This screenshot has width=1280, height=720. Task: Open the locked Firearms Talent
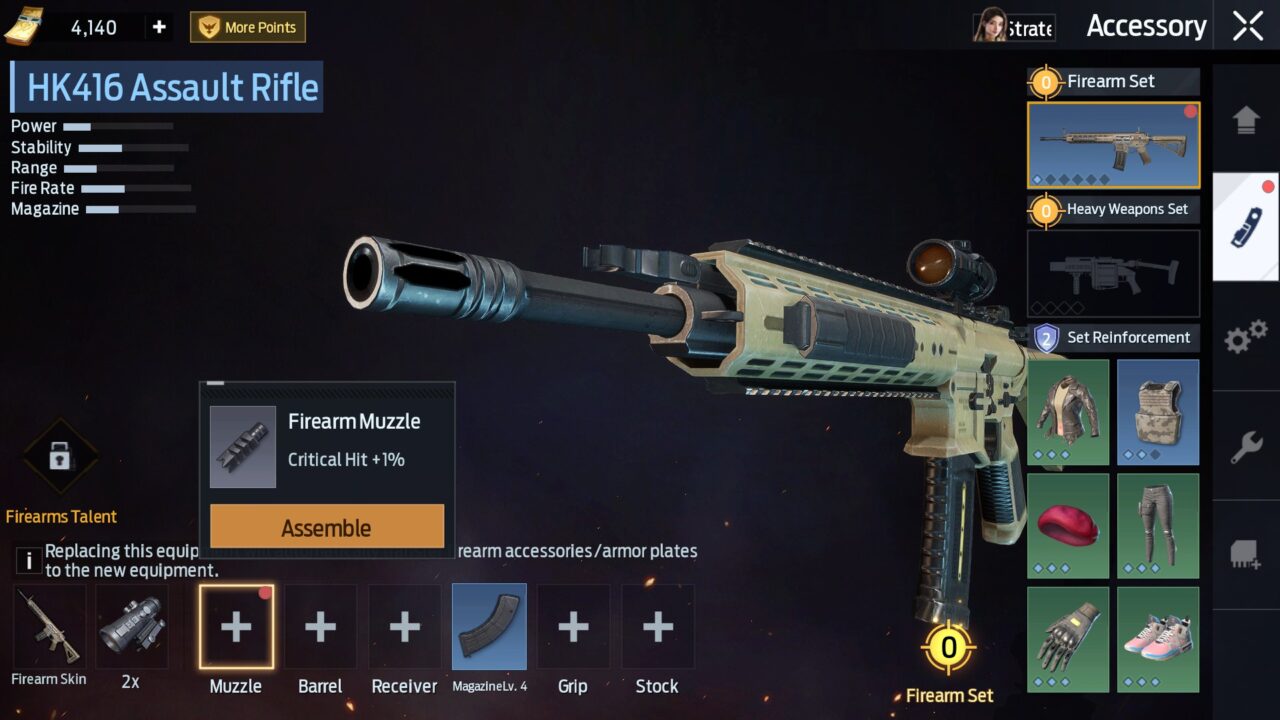60,458
